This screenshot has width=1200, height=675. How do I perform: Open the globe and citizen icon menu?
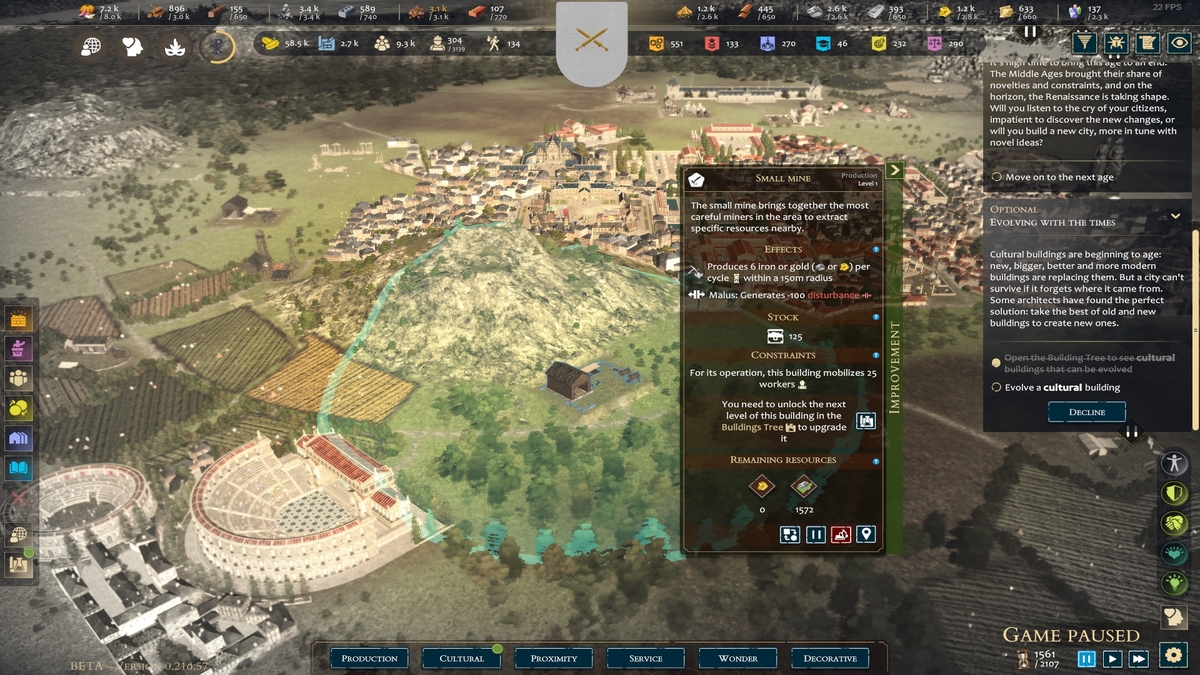tap(19, 534)
